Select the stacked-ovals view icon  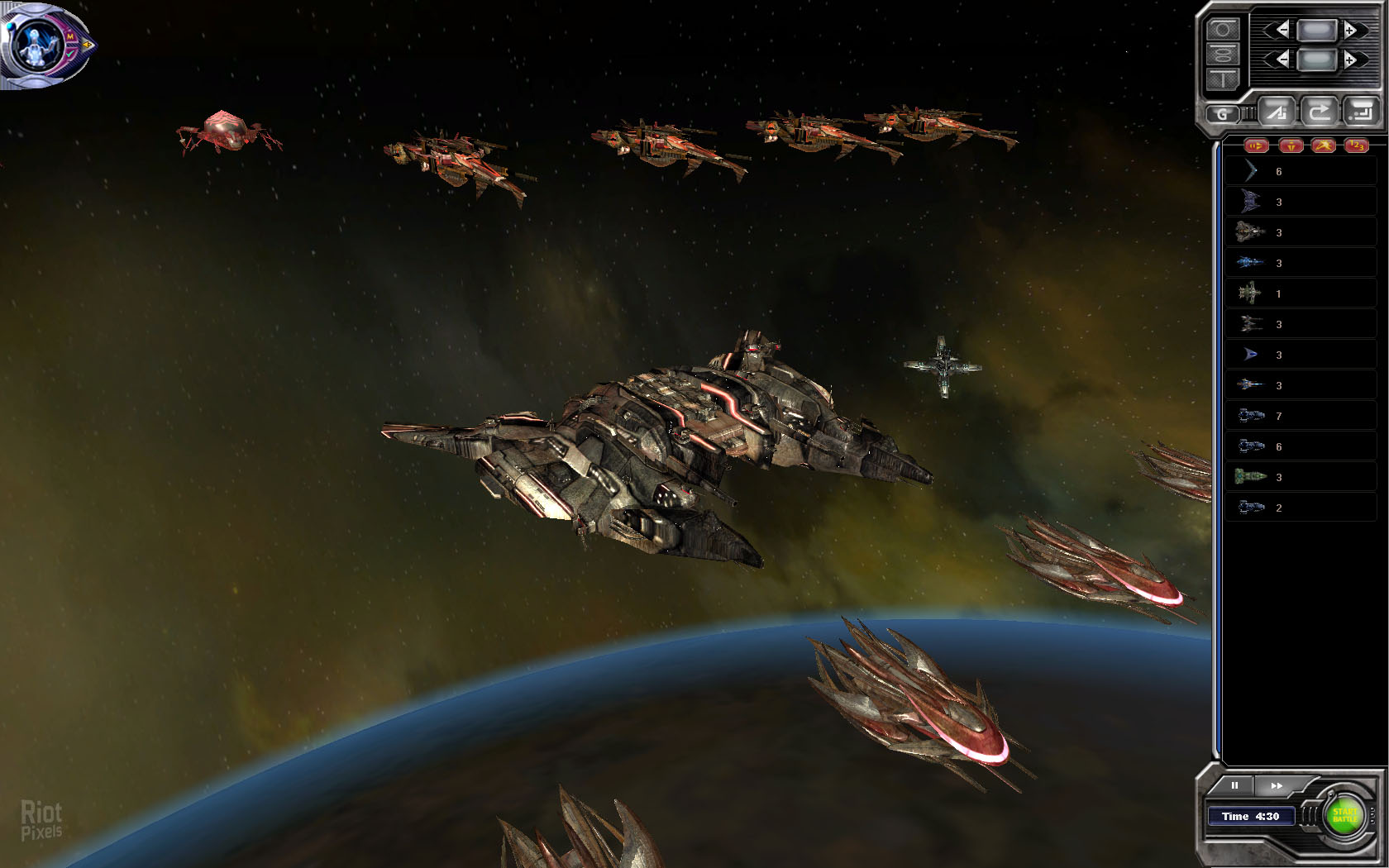1223,55
